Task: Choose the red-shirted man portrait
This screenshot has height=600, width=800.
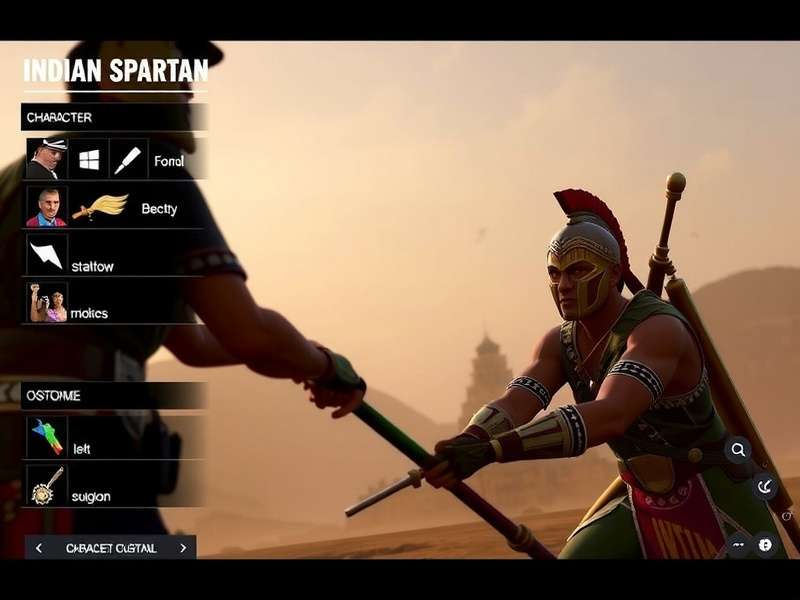Action: [x=46, y=207]
